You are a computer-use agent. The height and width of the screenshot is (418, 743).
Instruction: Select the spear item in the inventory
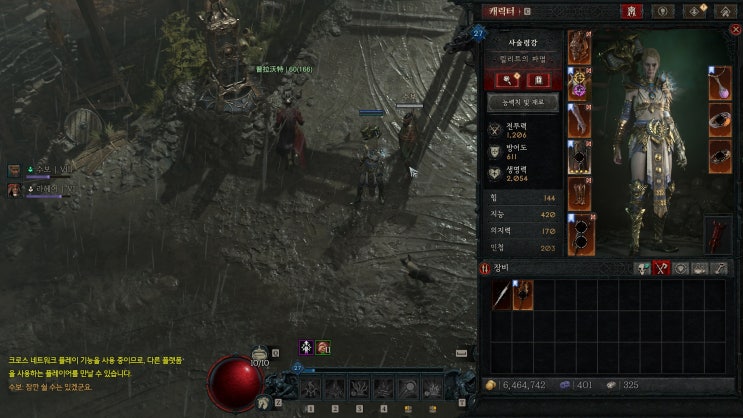click(x=500, y=294)
